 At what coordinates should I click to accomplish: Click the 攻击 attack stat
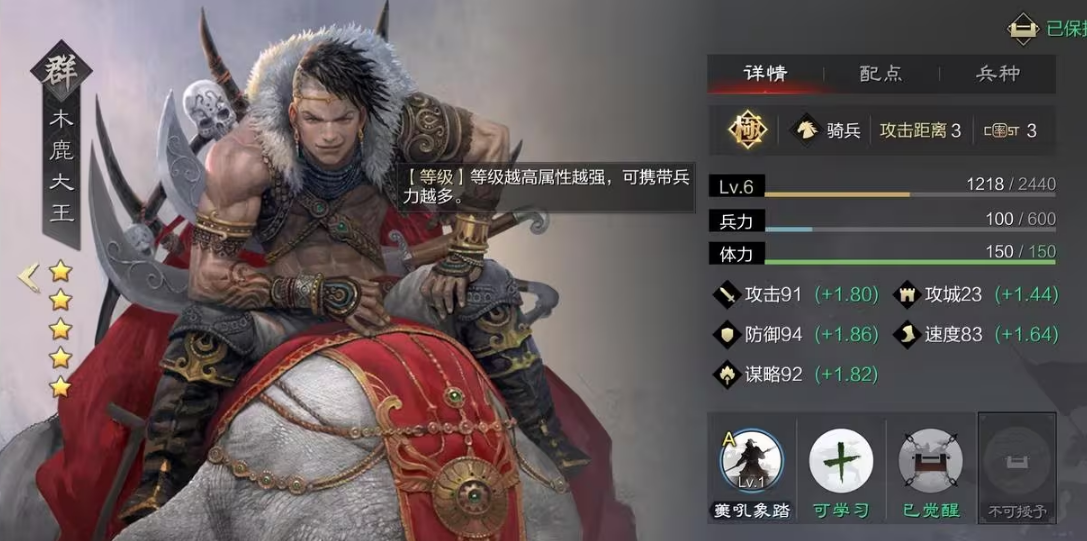point(760,294)
